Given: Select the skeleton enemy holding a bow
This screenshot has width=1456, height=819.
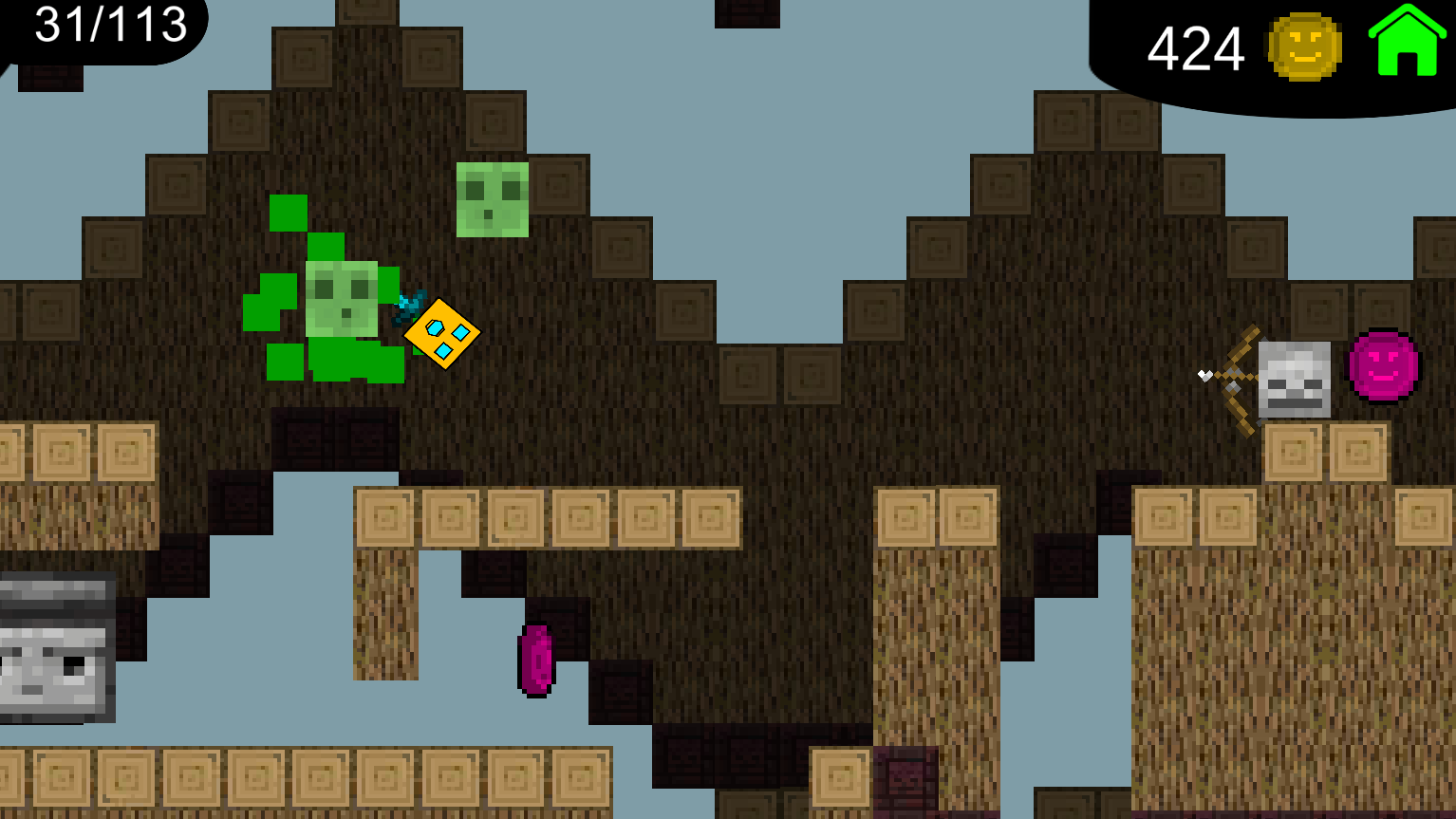Looking at the screenshot, I should point(1293,380).
